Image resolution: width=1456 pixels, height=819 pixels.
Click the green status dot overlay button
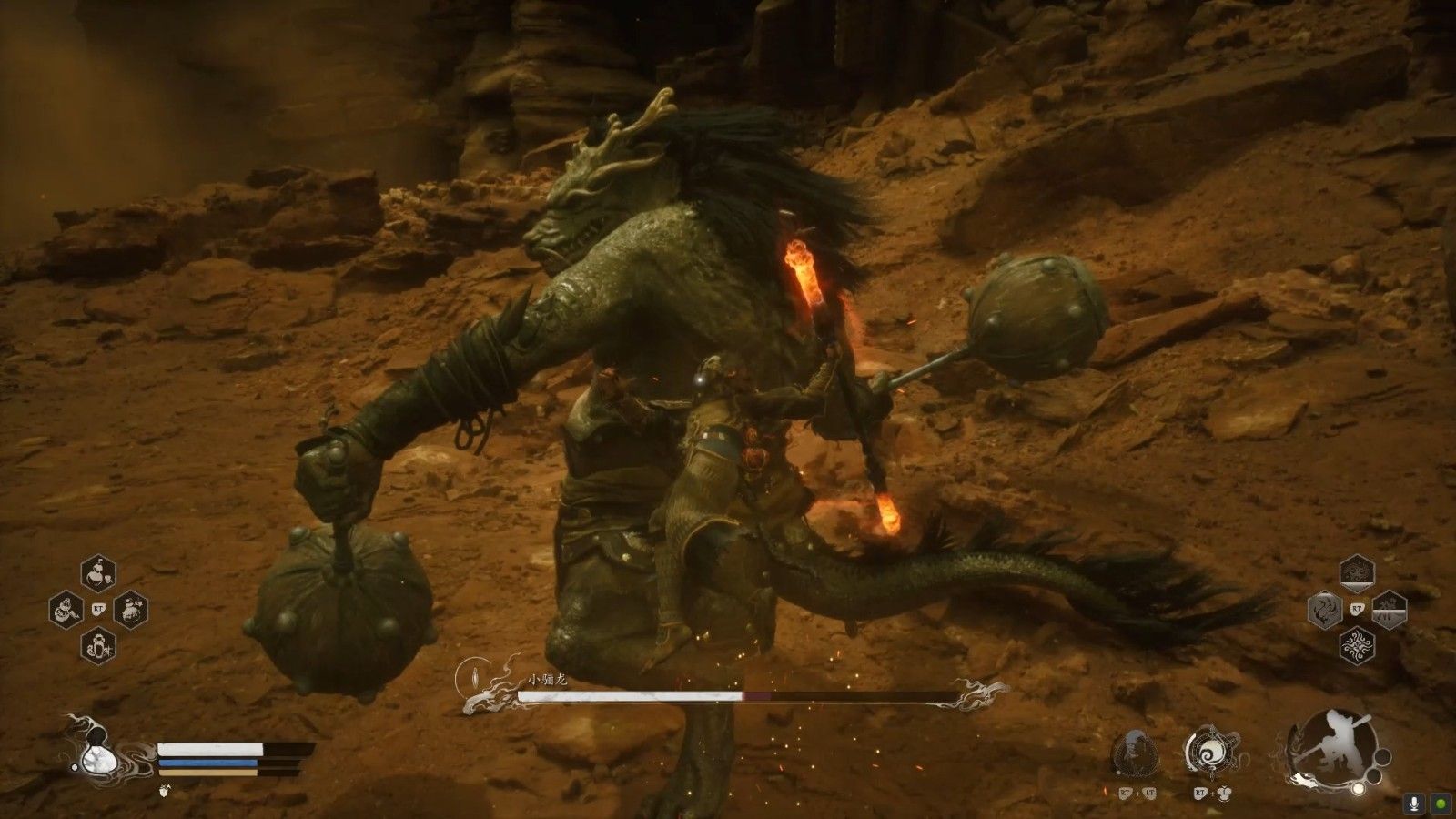pos(1441,804)
